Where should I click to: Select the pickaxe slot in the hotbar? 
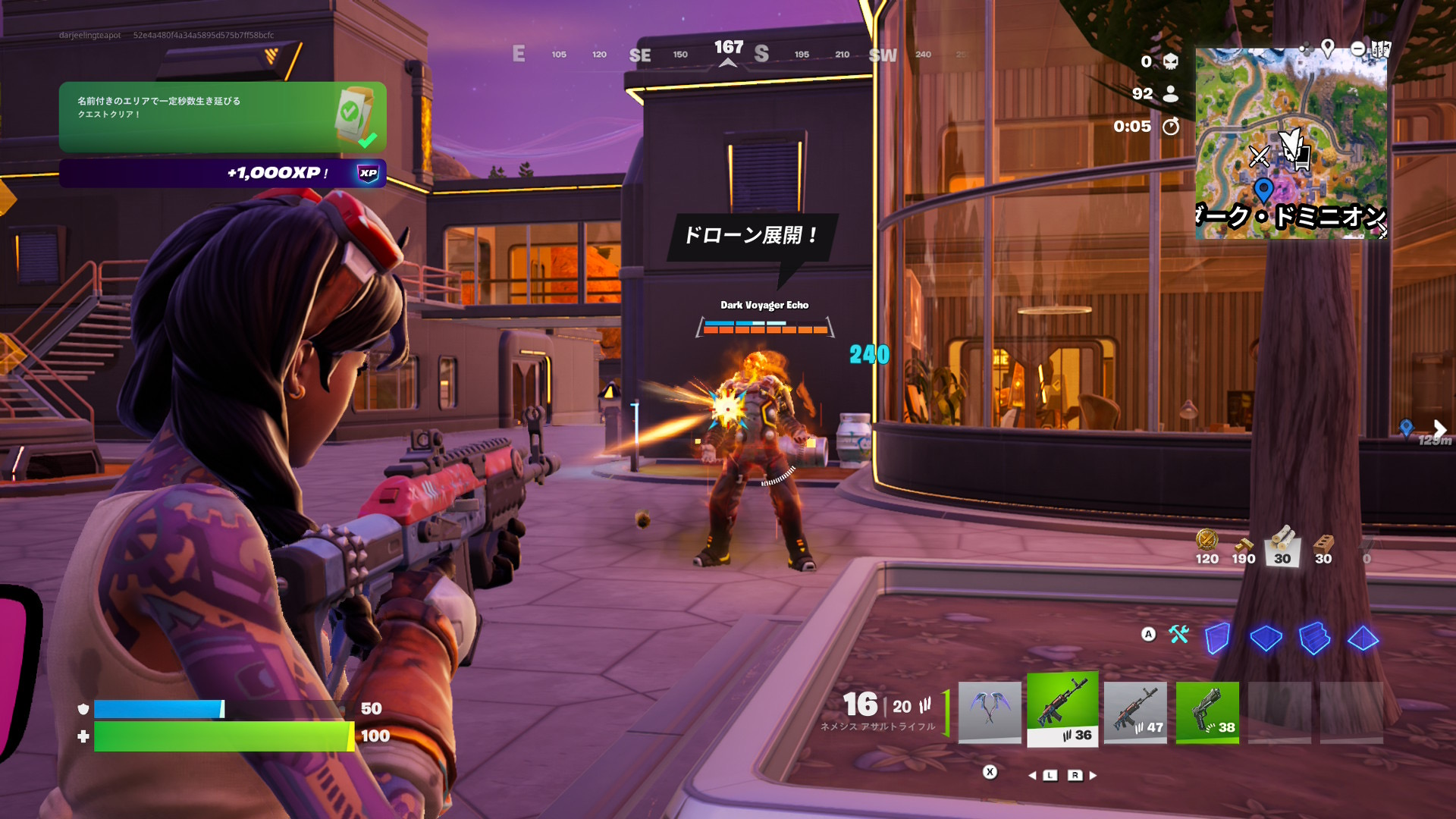click(989, 711)
